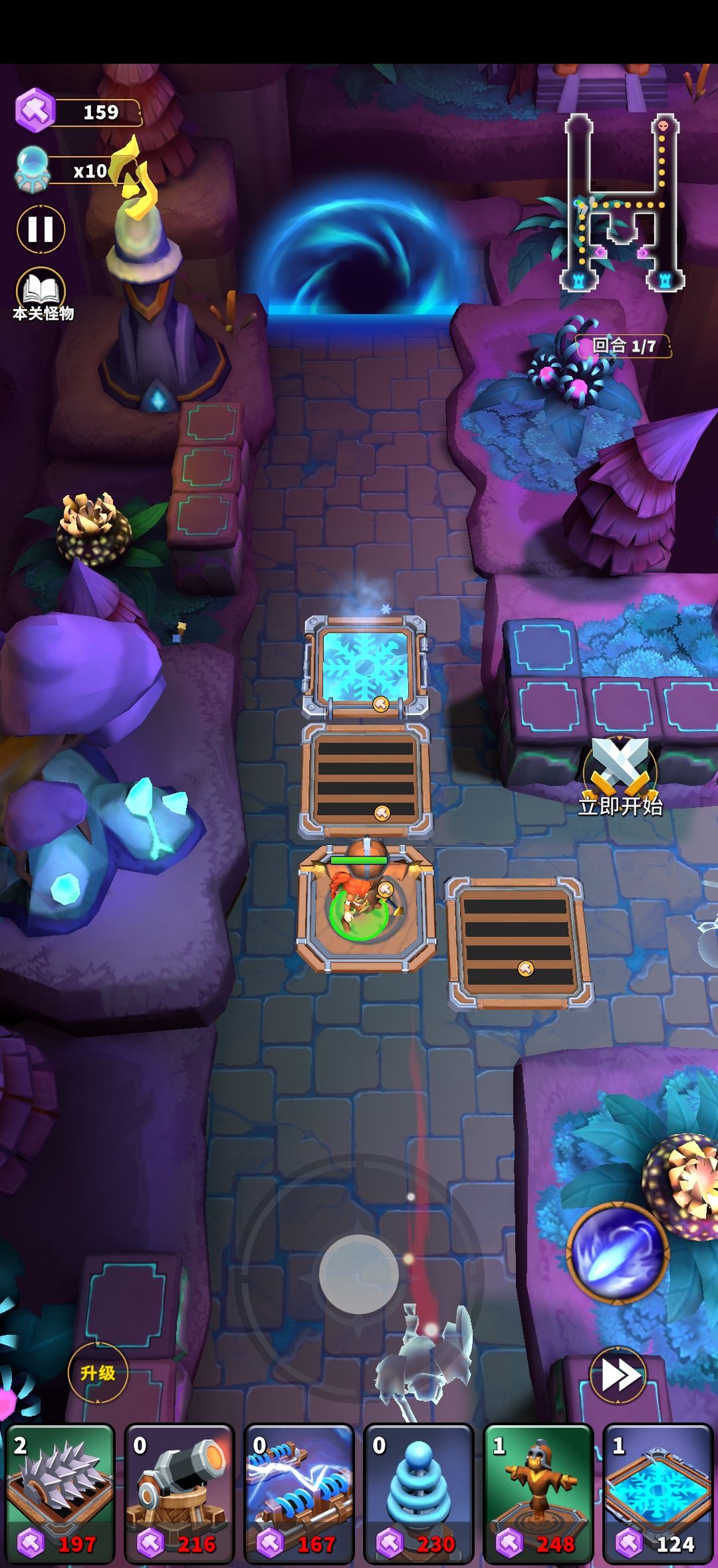Tap the fast-forward speed button
This screenshot has width=718, height=1568.
(x=618, y=1375)
